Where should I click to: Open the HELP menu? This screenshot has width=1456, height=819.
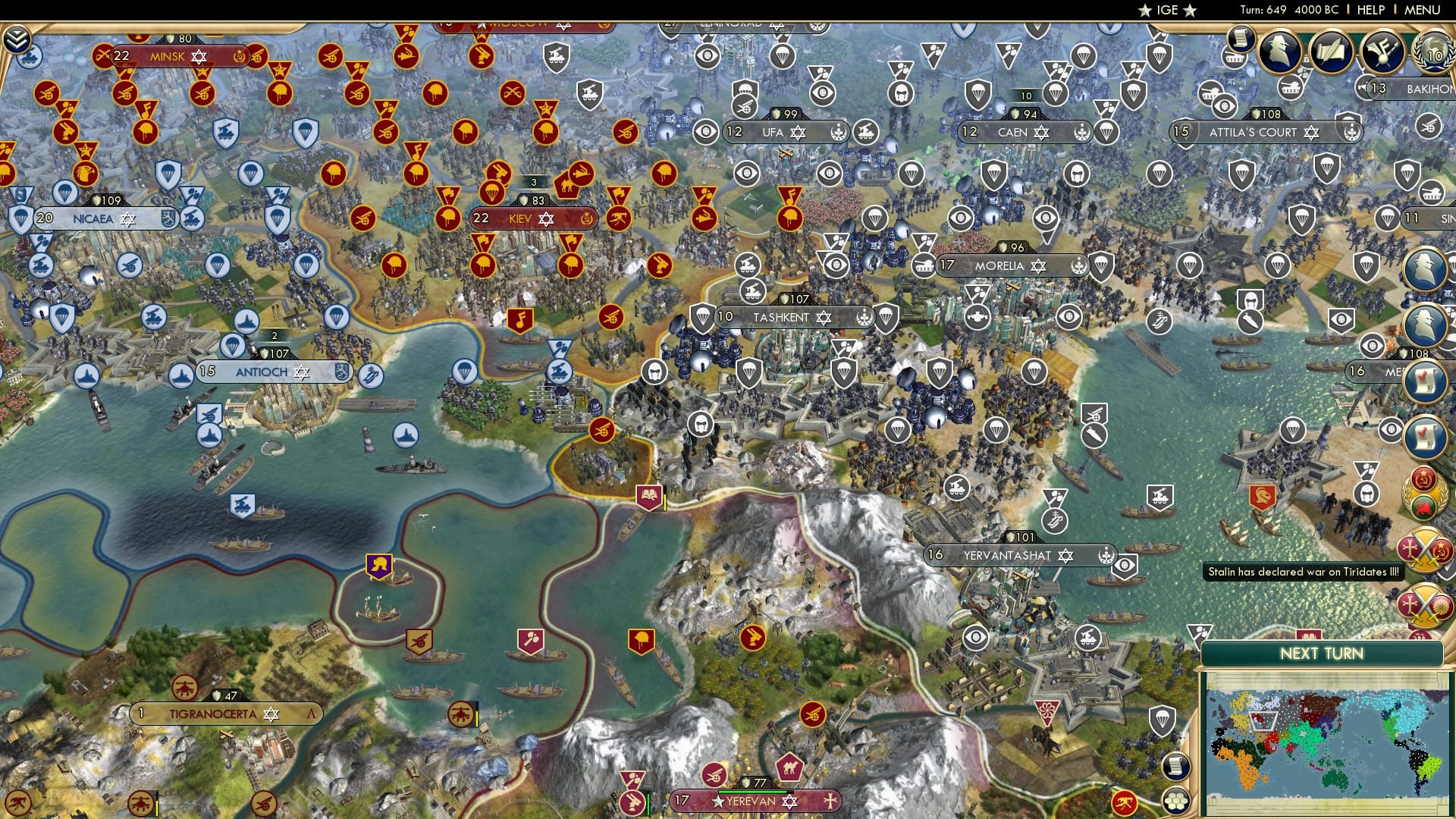(x=1369, y=9)
